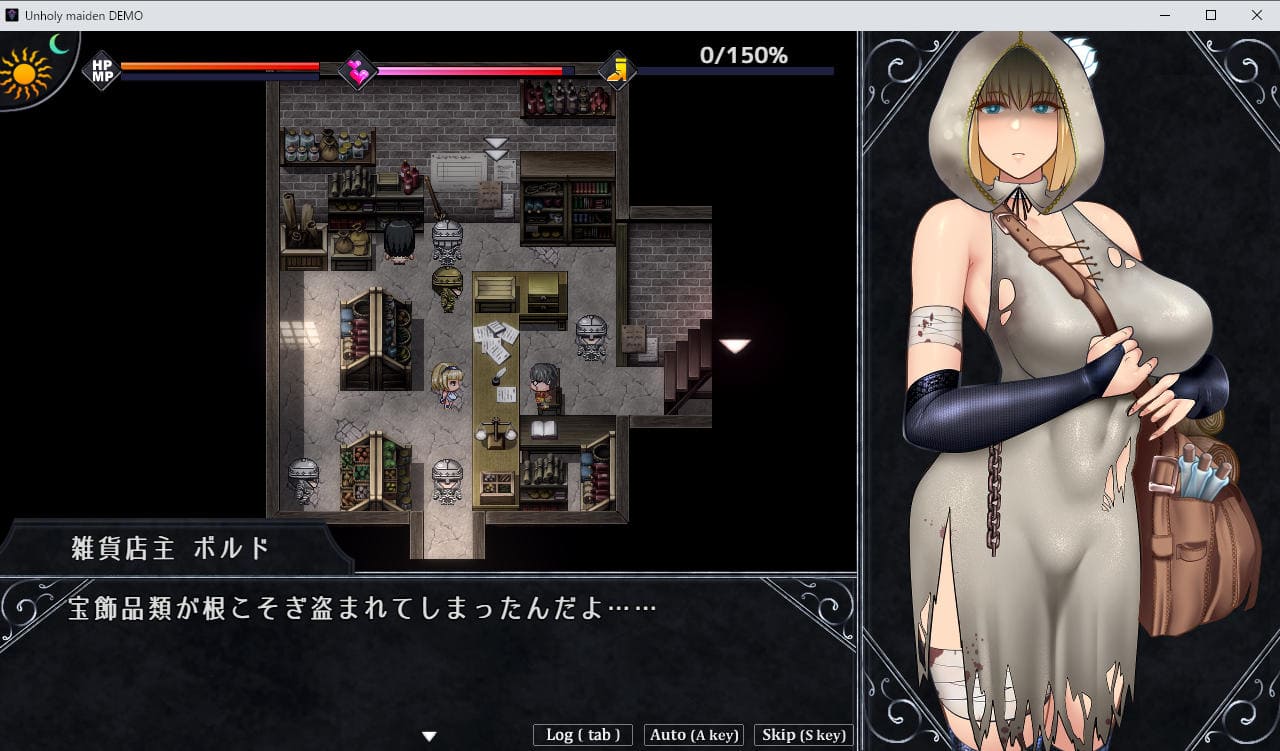Minimize the Unholy maiden DEMO window

[x=1164, y=15]
